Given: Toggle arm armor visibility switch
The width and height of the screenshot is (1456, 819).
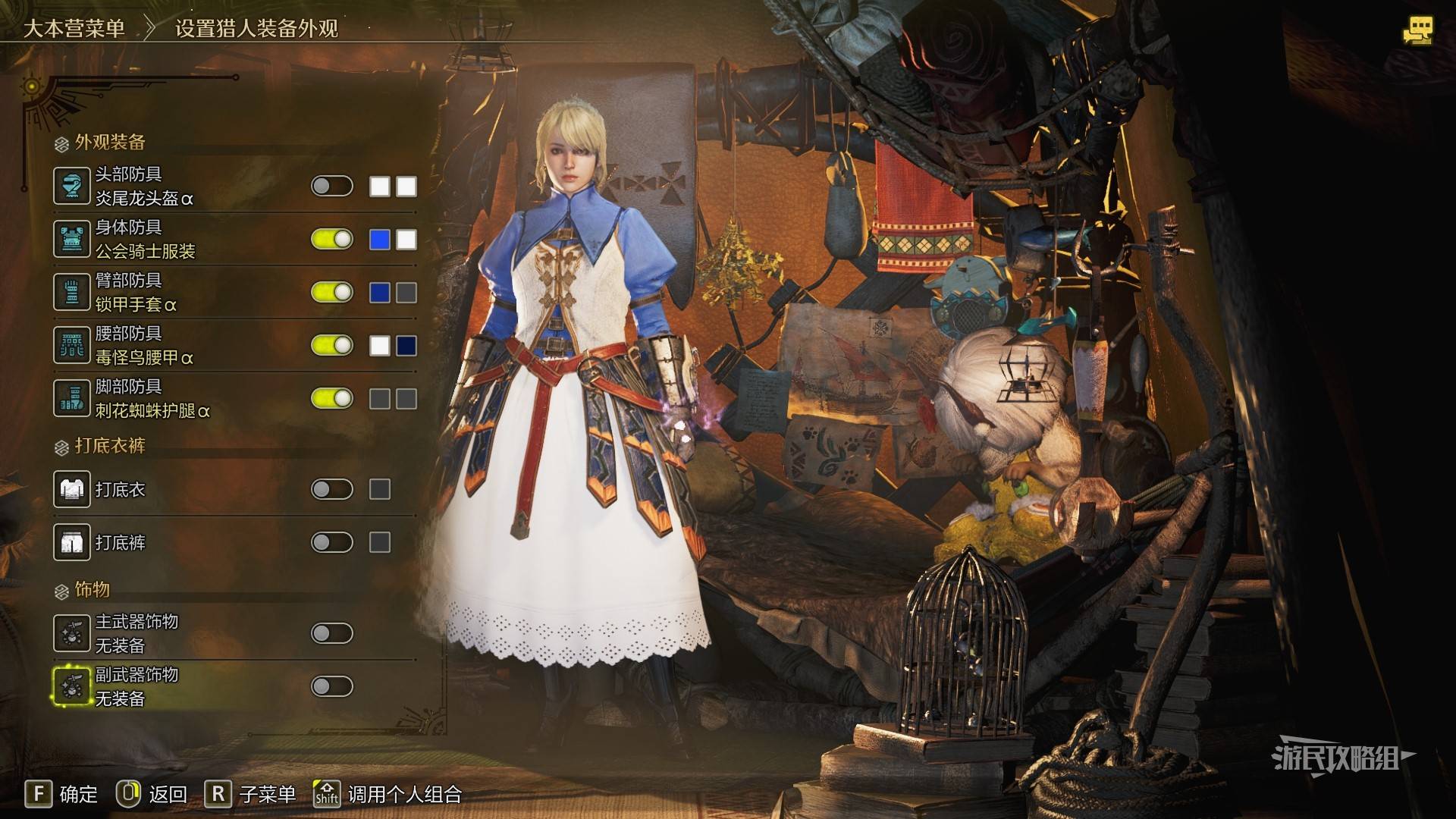Looking at the screenshot, I should point(332,293).
